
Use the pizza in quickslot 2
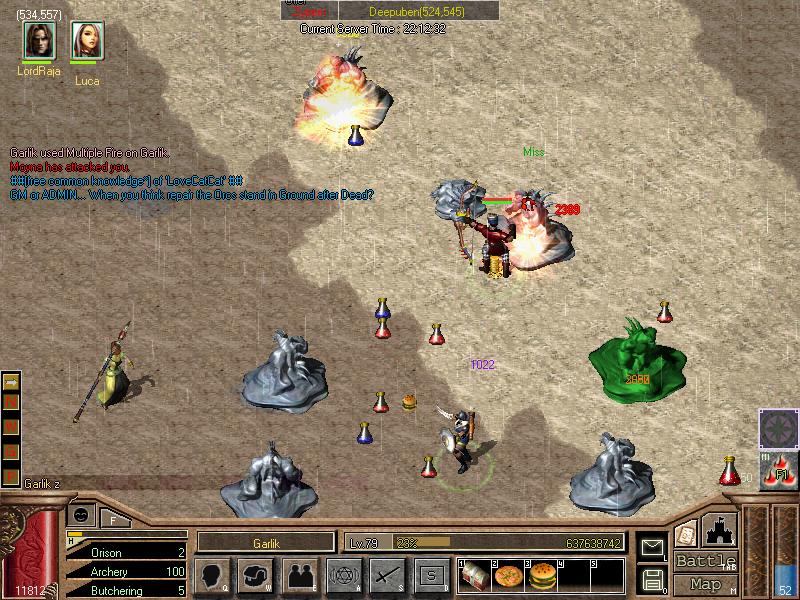tap(509, 576)
